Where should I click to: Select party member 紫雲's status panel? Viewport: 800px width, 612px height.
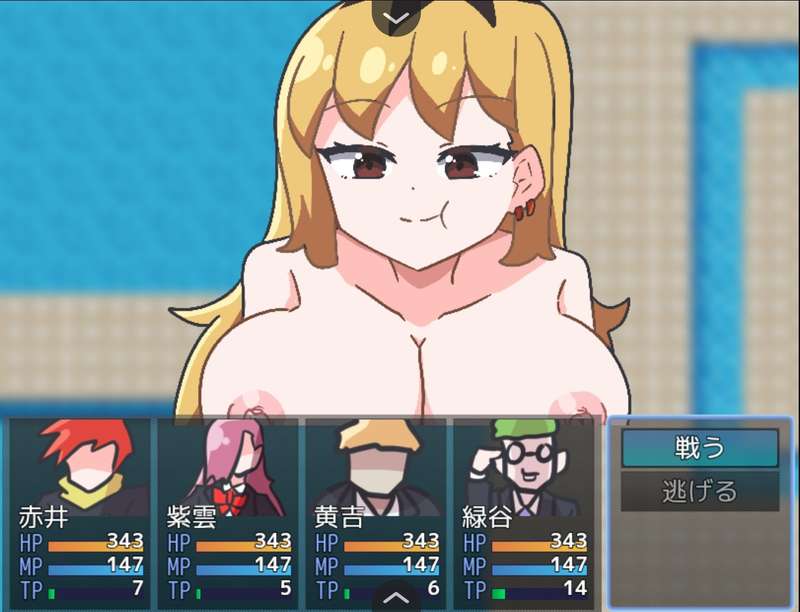point(231,511)
